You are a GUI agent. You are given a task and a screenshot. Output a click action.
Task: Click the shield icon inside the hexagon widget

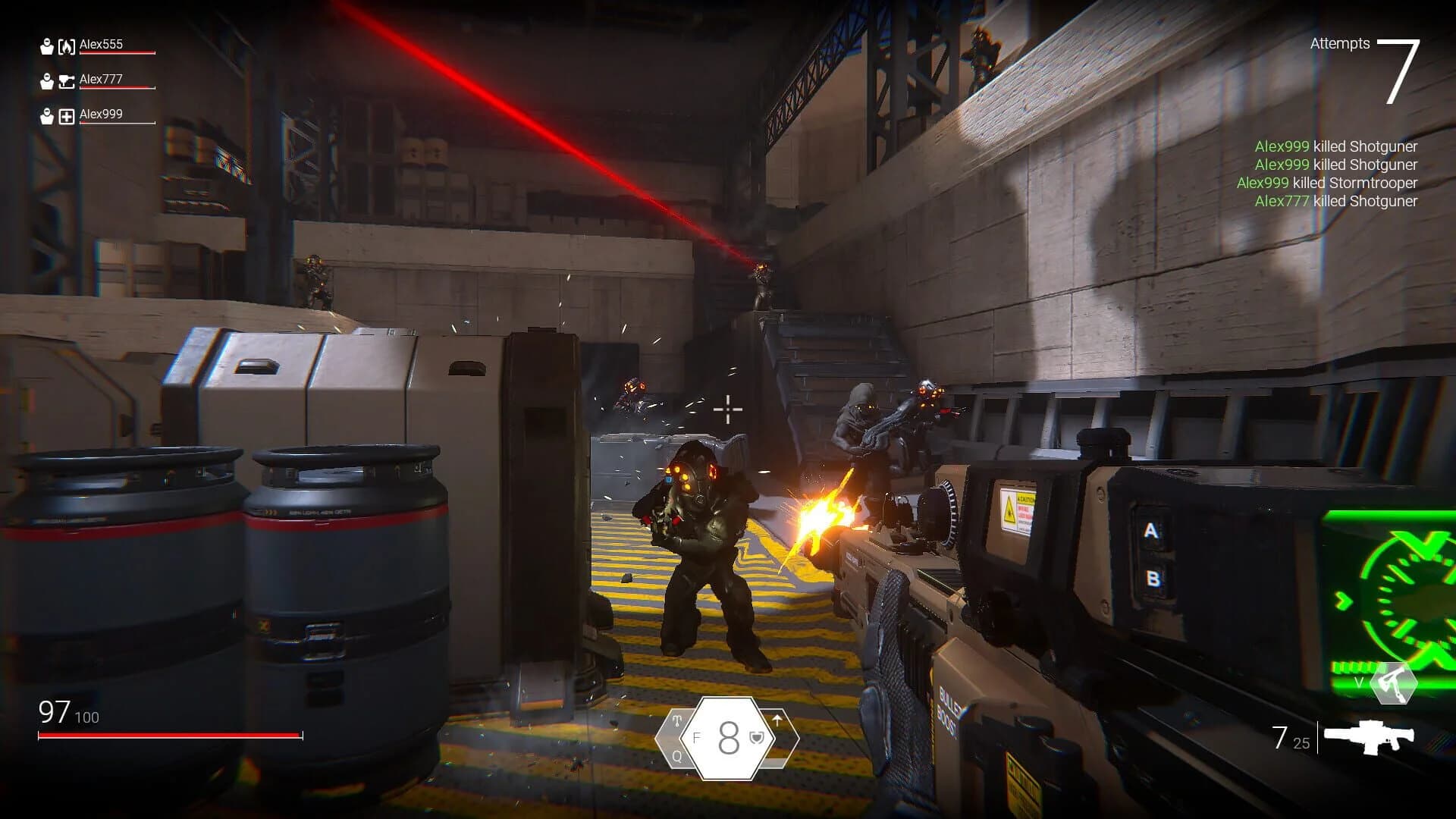[x=757, y=738]
